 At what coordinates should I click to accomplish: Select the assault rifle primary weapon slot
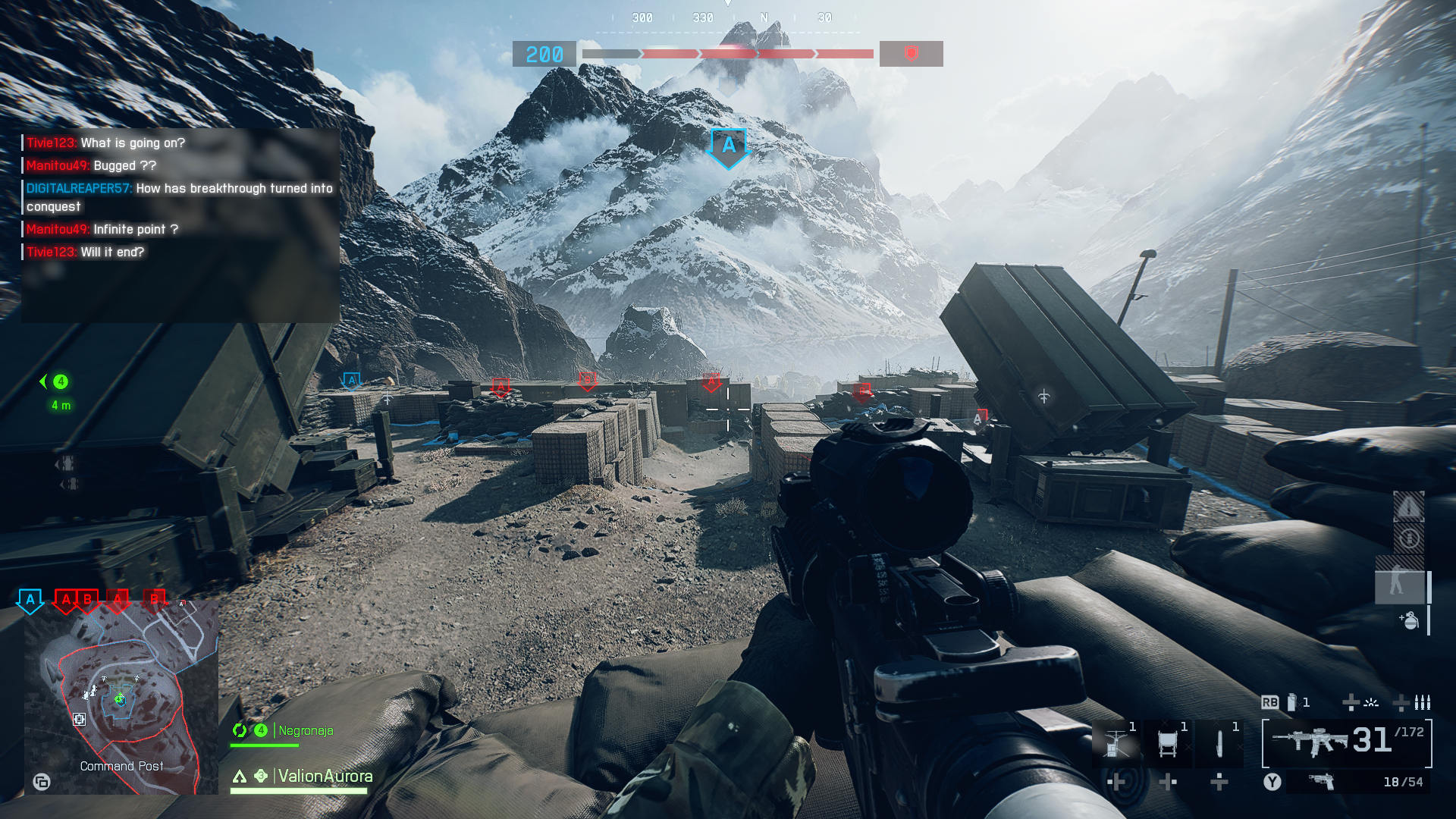[x=1347, y=743]
